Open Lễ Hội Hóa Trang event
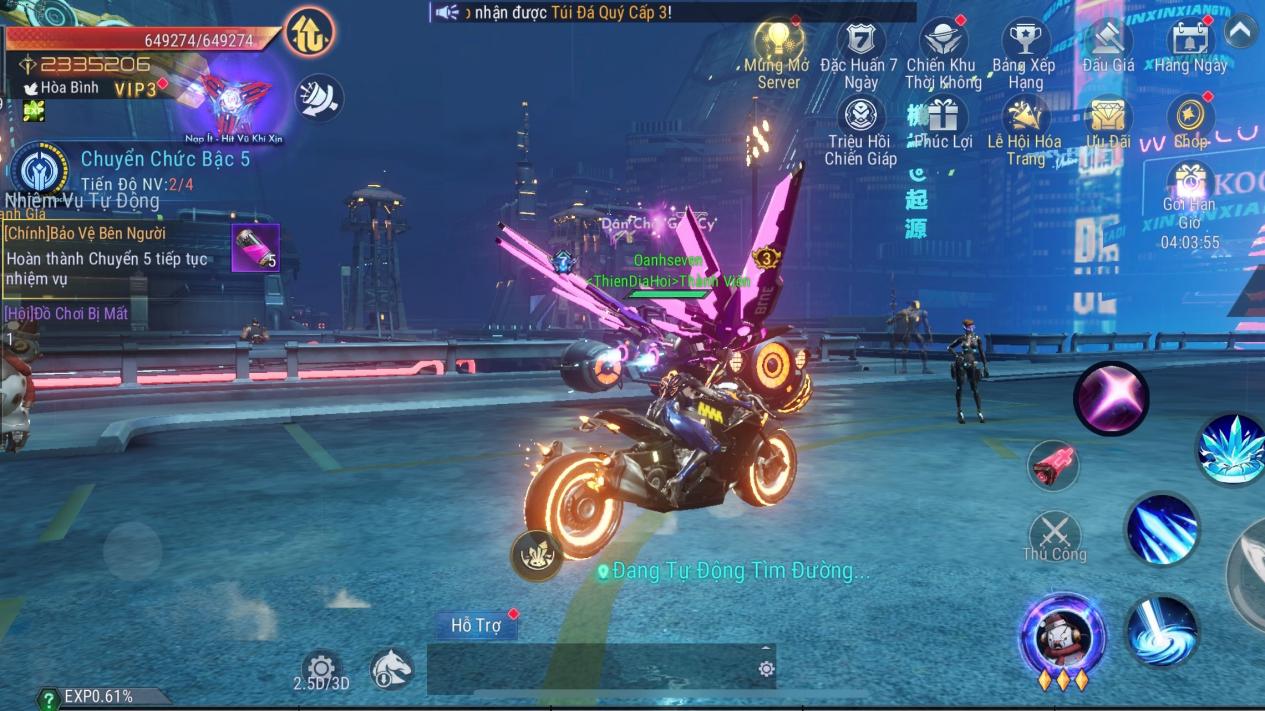The width and height of the screenshot is (1265, 711). [1024, 120]
